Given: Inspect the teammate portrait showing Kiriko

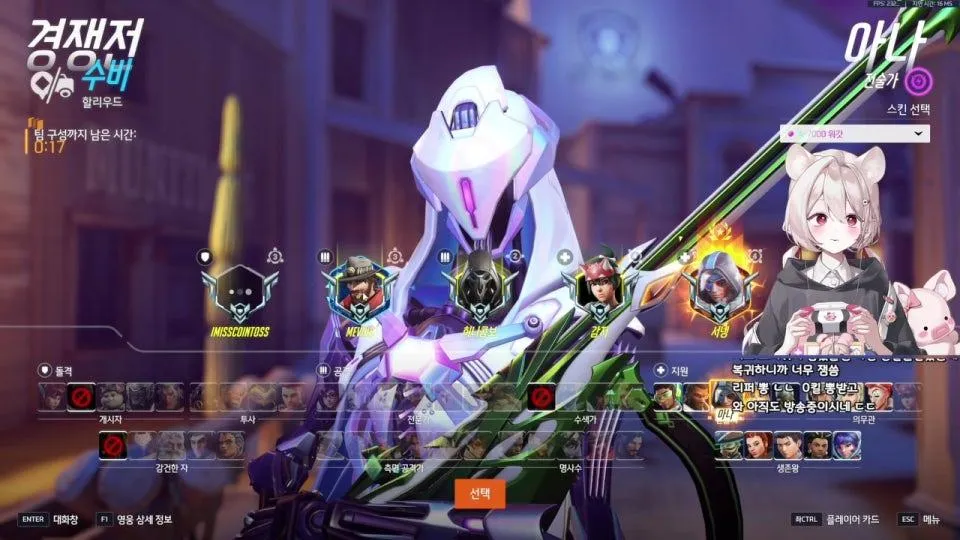Looking at the screenshot, I should pyautogui.click(x=597, y=285).
